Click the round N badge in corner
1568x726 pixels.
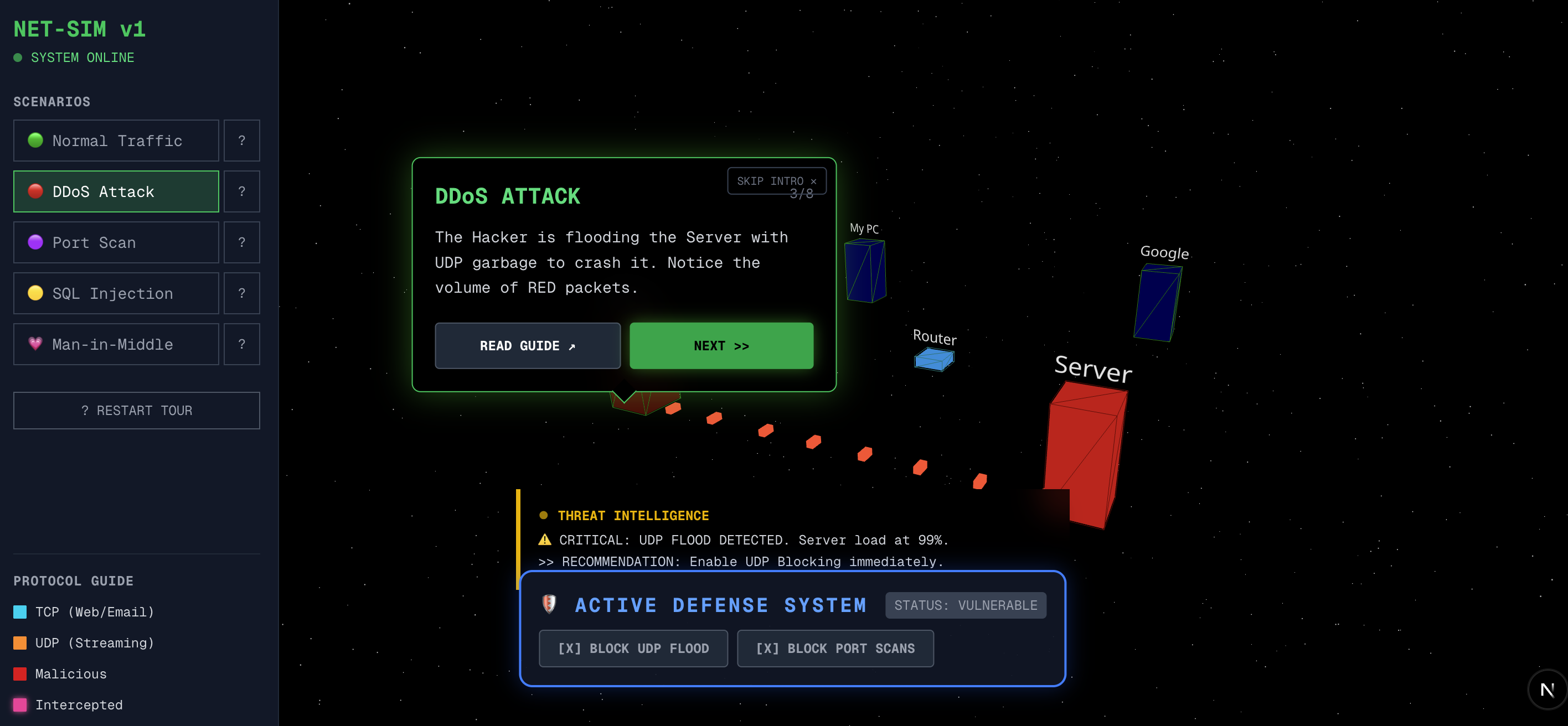click(x=1547, y=689)
